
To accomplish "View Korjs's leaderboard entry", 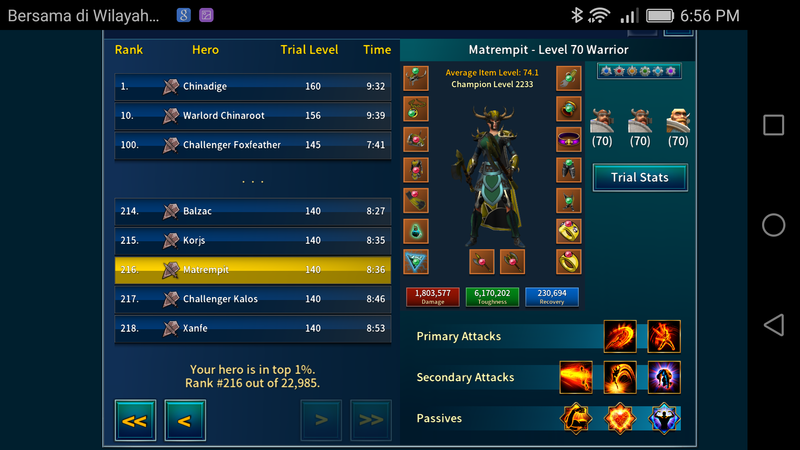I will (251, 241).
